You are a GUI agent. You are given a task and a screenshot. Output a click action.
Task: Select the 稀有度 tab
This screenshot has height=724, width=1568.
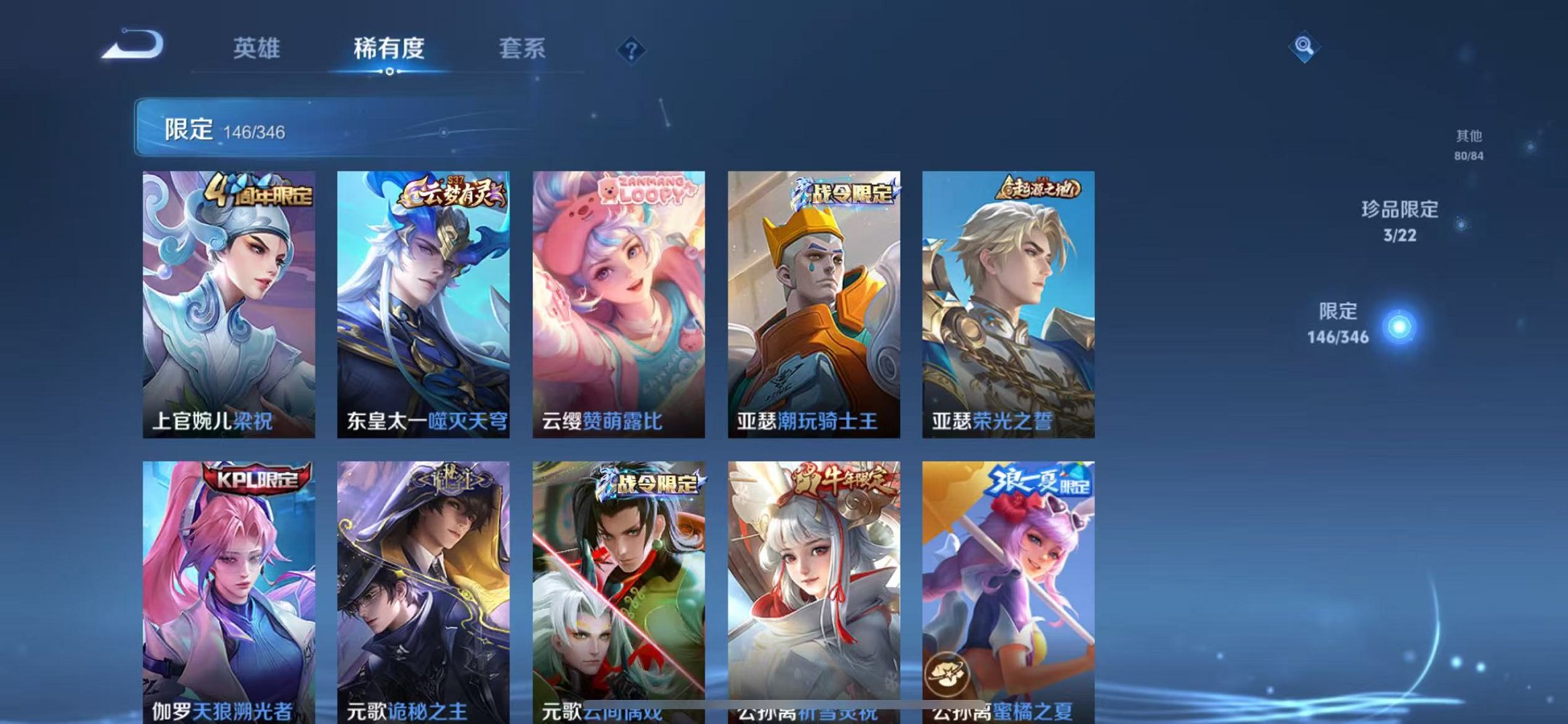click(391, 50)
